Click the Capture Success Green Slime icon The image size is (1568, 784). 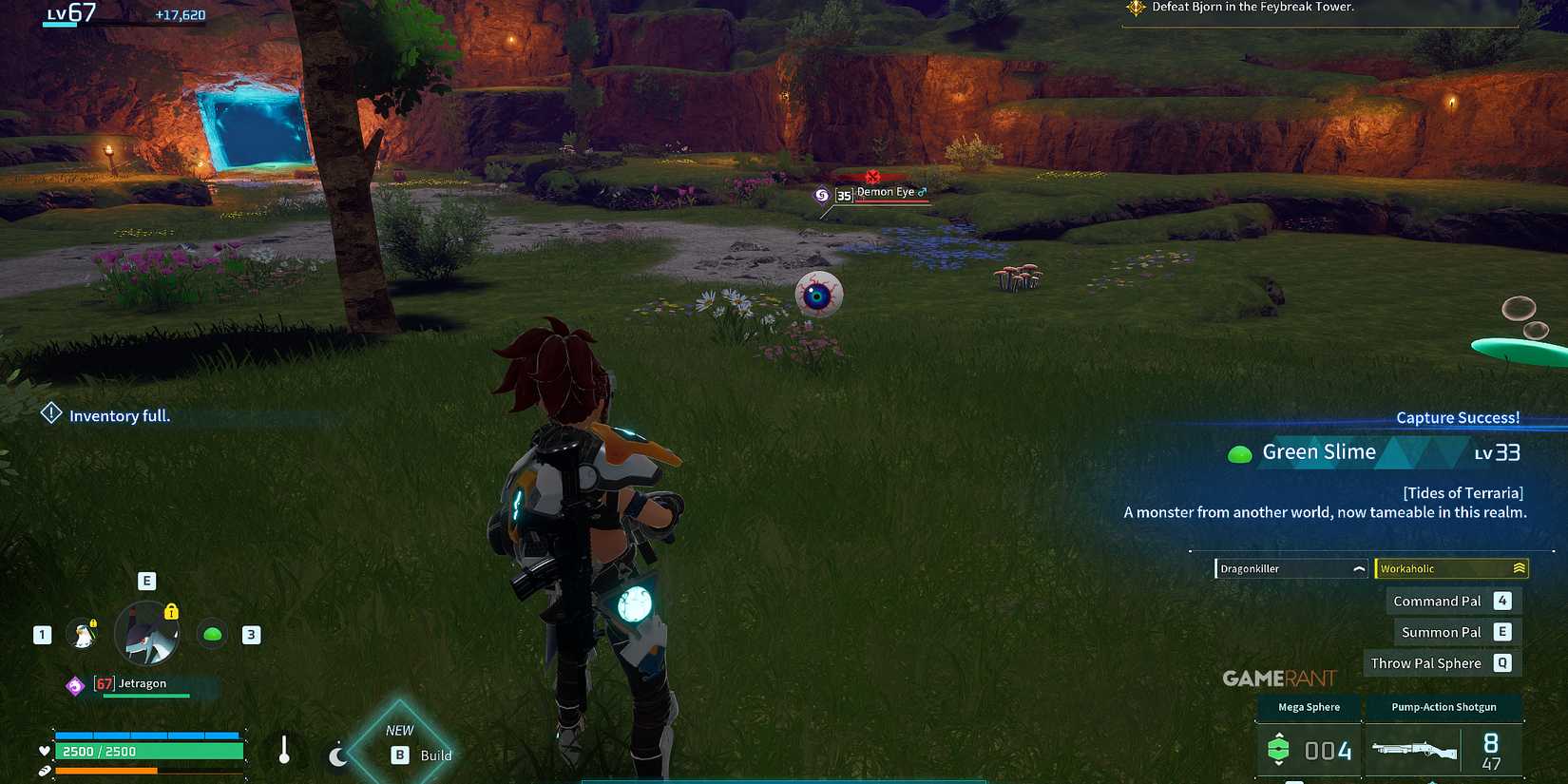(1241, 453)
